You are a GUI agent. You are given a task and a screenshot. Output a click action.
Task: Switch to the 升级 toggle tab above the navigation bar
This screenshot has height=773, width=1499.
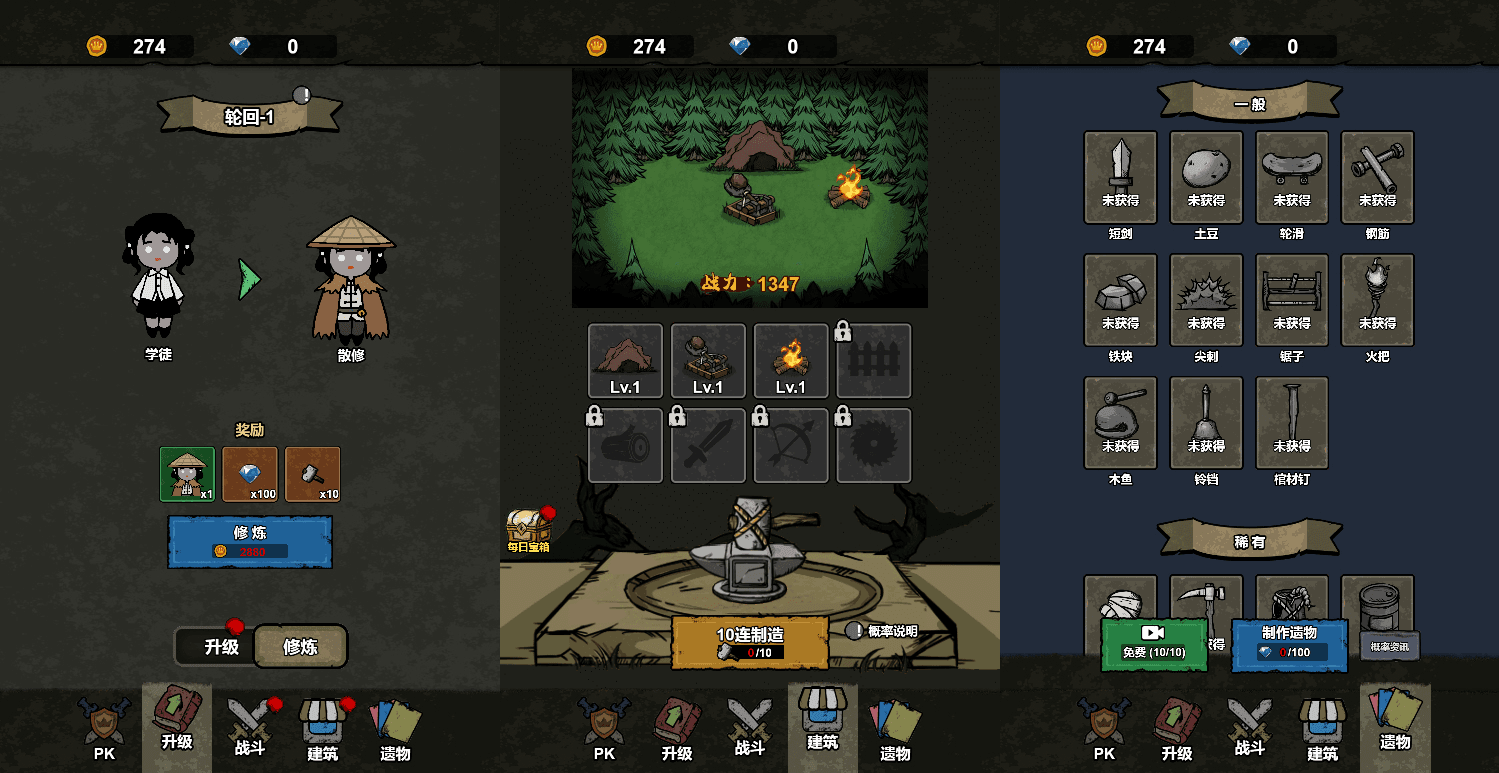pos(222,647)
